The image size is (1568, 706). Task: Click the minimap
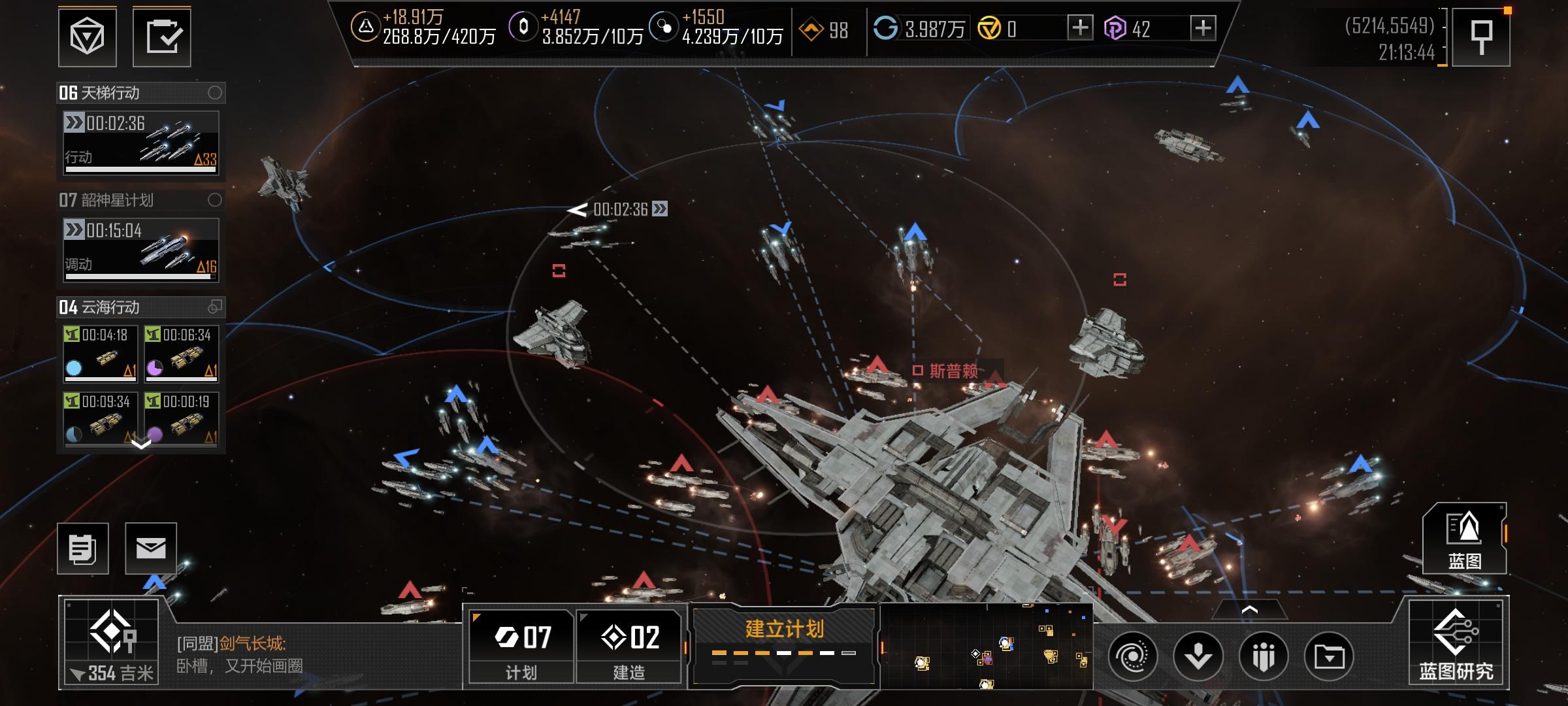(x=987, y=647)
